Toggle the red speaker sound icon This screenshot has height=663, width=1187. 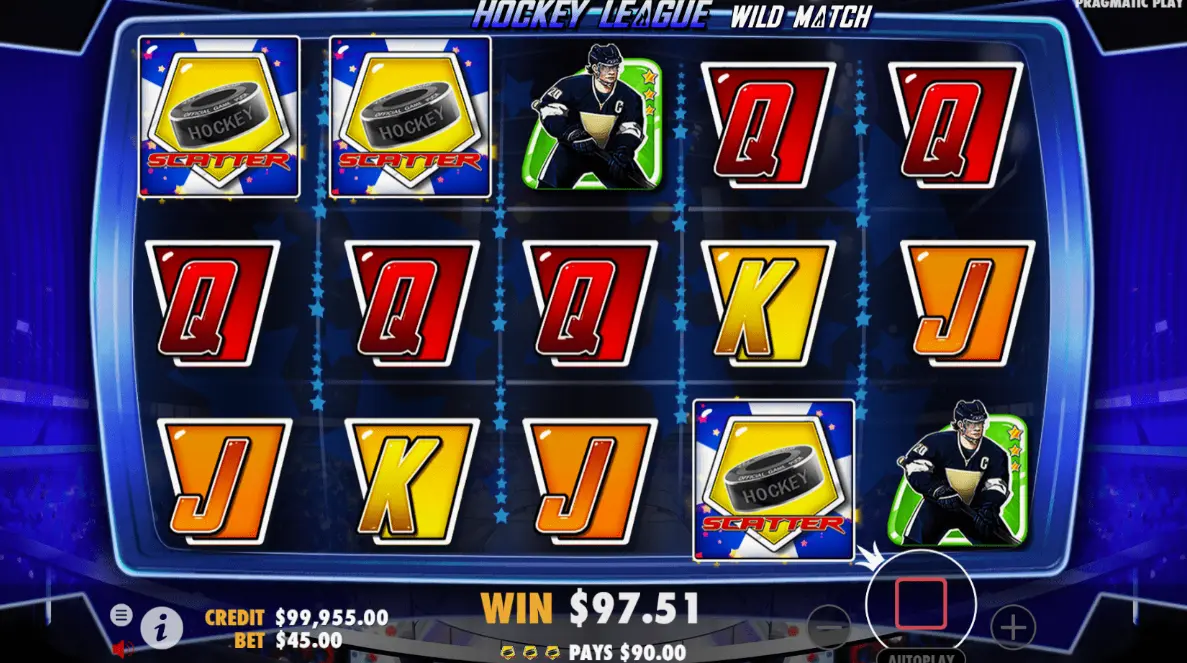(x=123, y=649)
